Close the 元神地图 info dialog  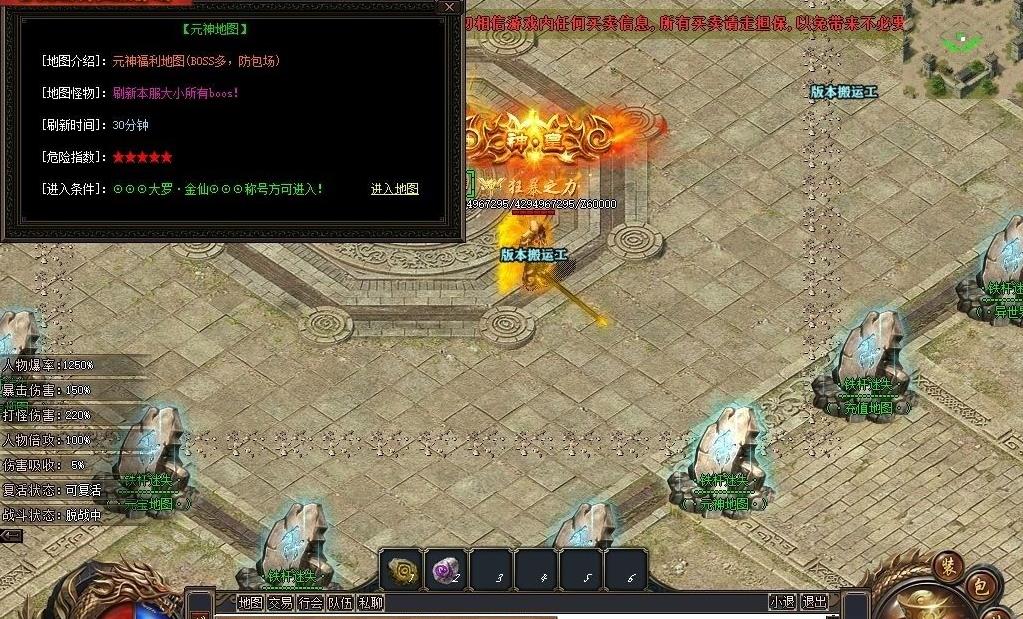point(449,7)
